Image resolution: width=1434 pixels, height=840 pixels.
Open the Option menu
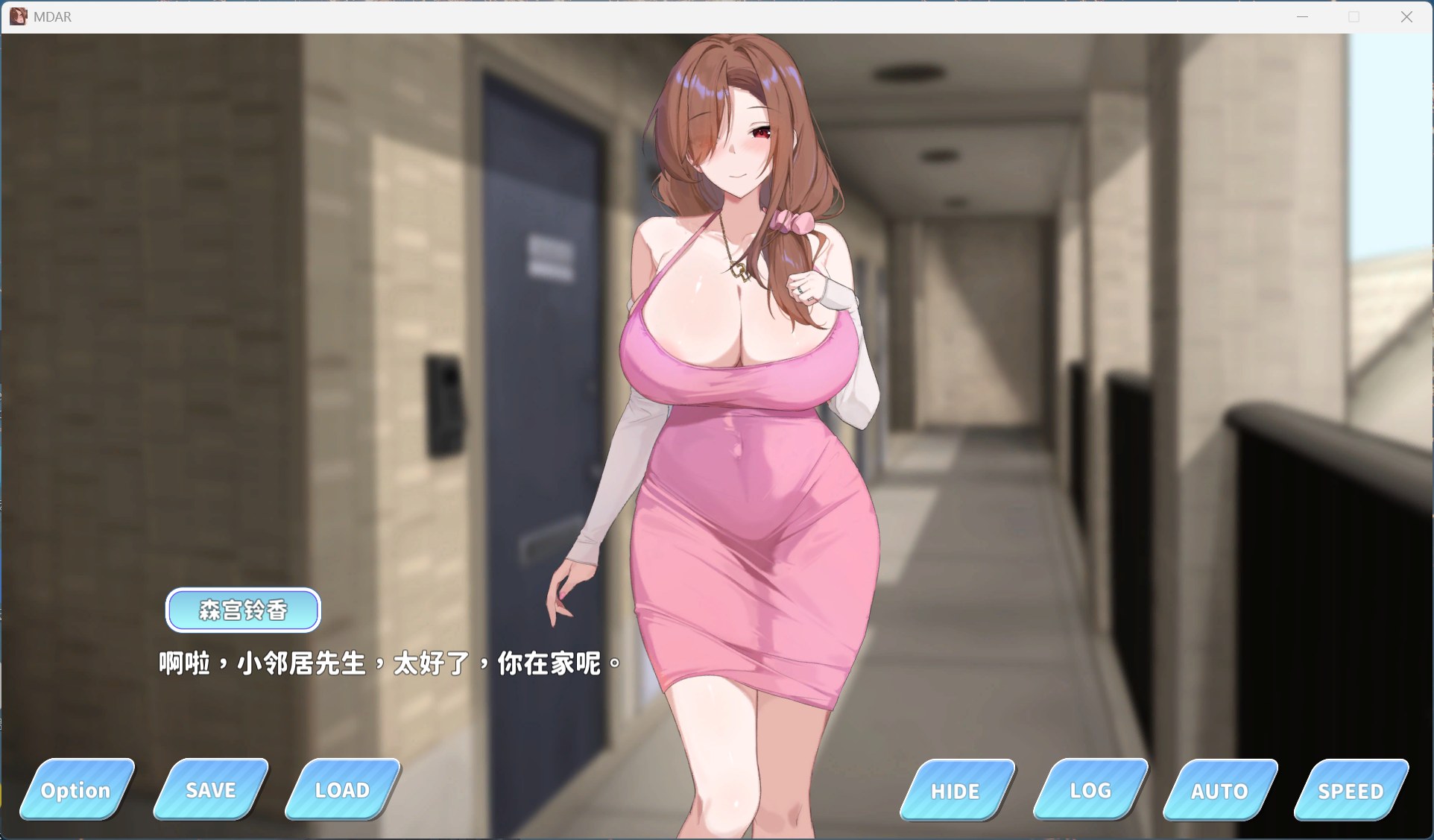click(76, 790)
